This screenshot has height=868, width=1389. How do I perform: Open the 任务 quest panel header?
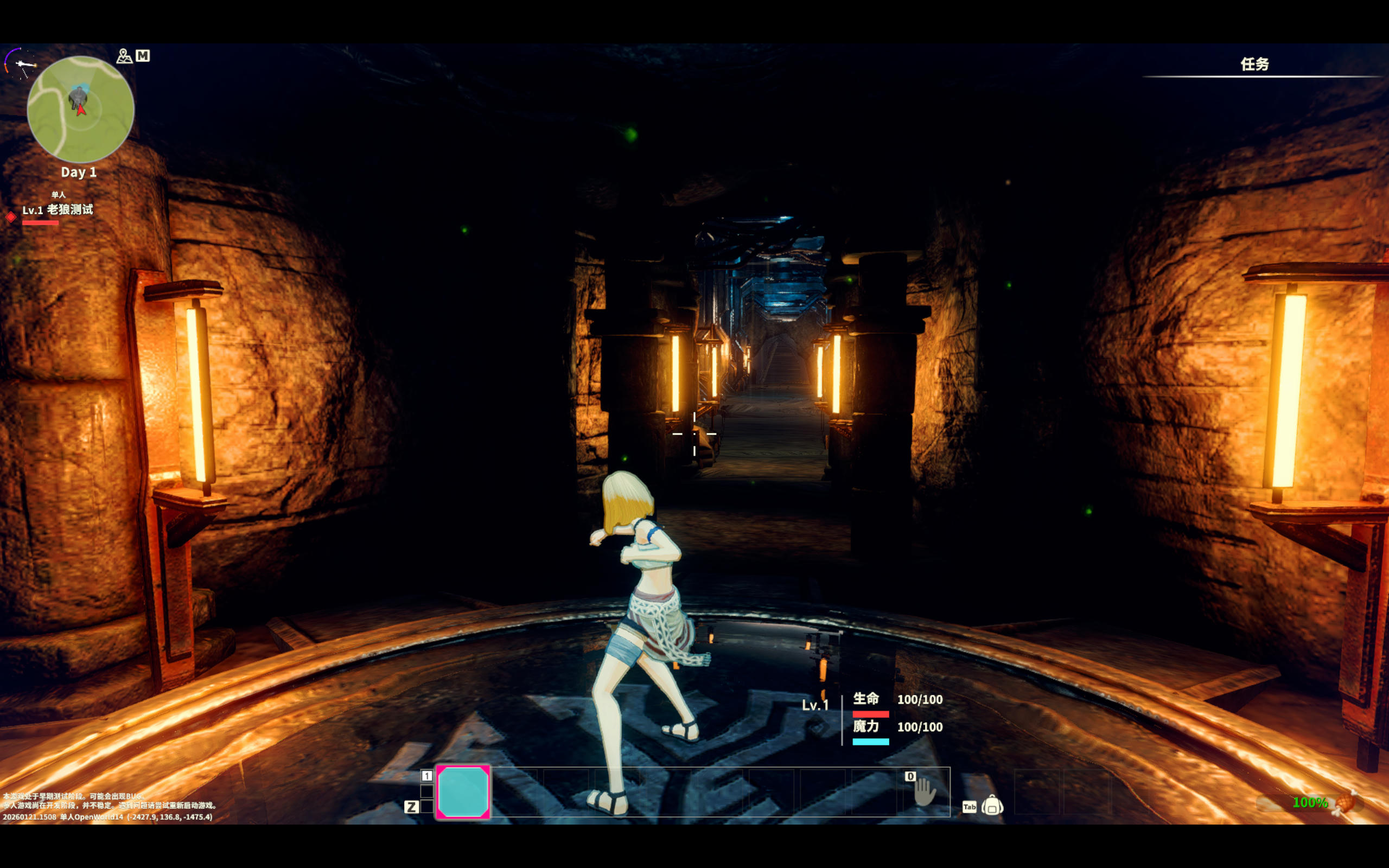[1254, 65]
